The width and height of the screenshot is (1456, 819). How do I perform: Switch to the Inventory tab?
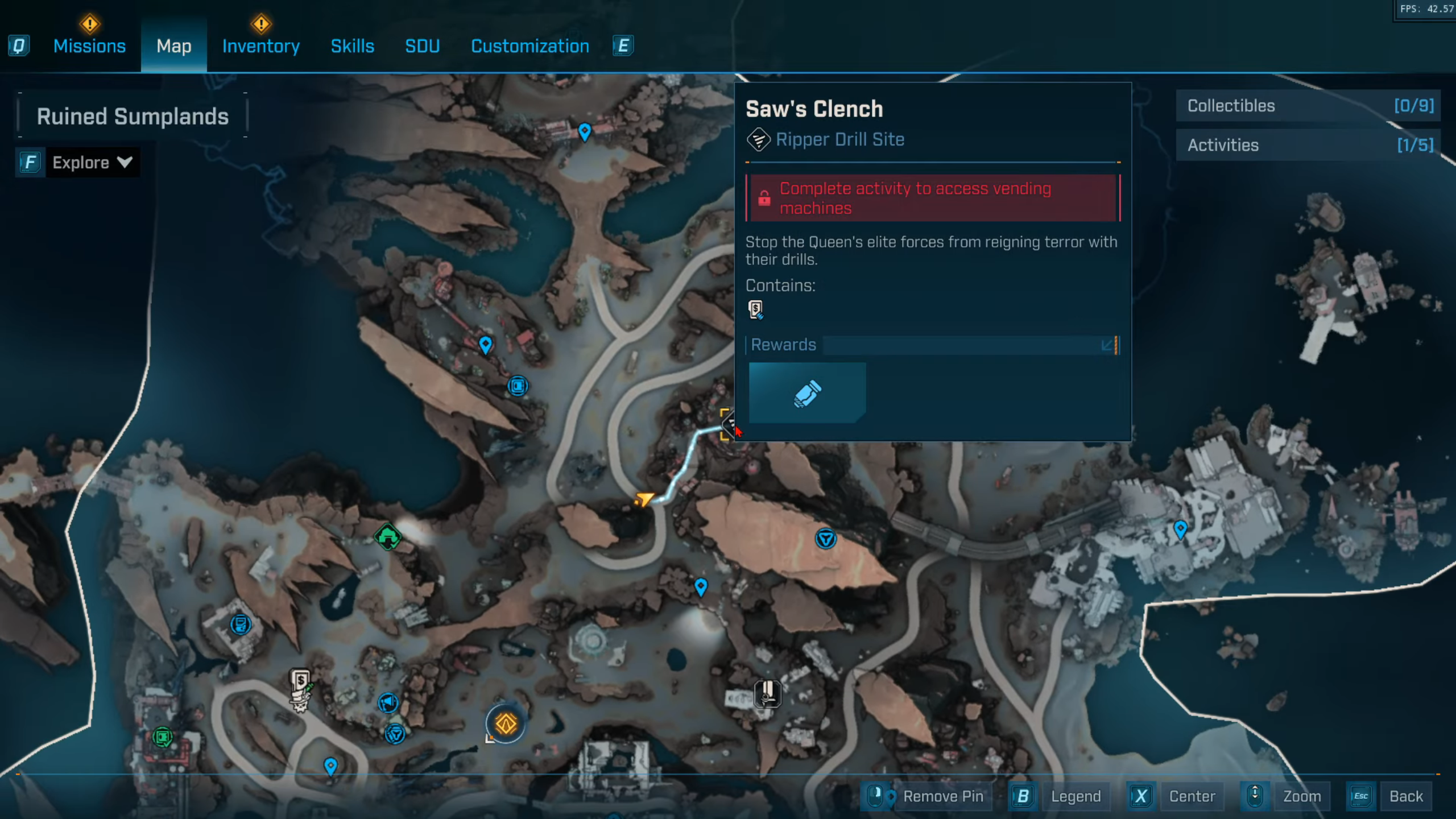(260, 46)
